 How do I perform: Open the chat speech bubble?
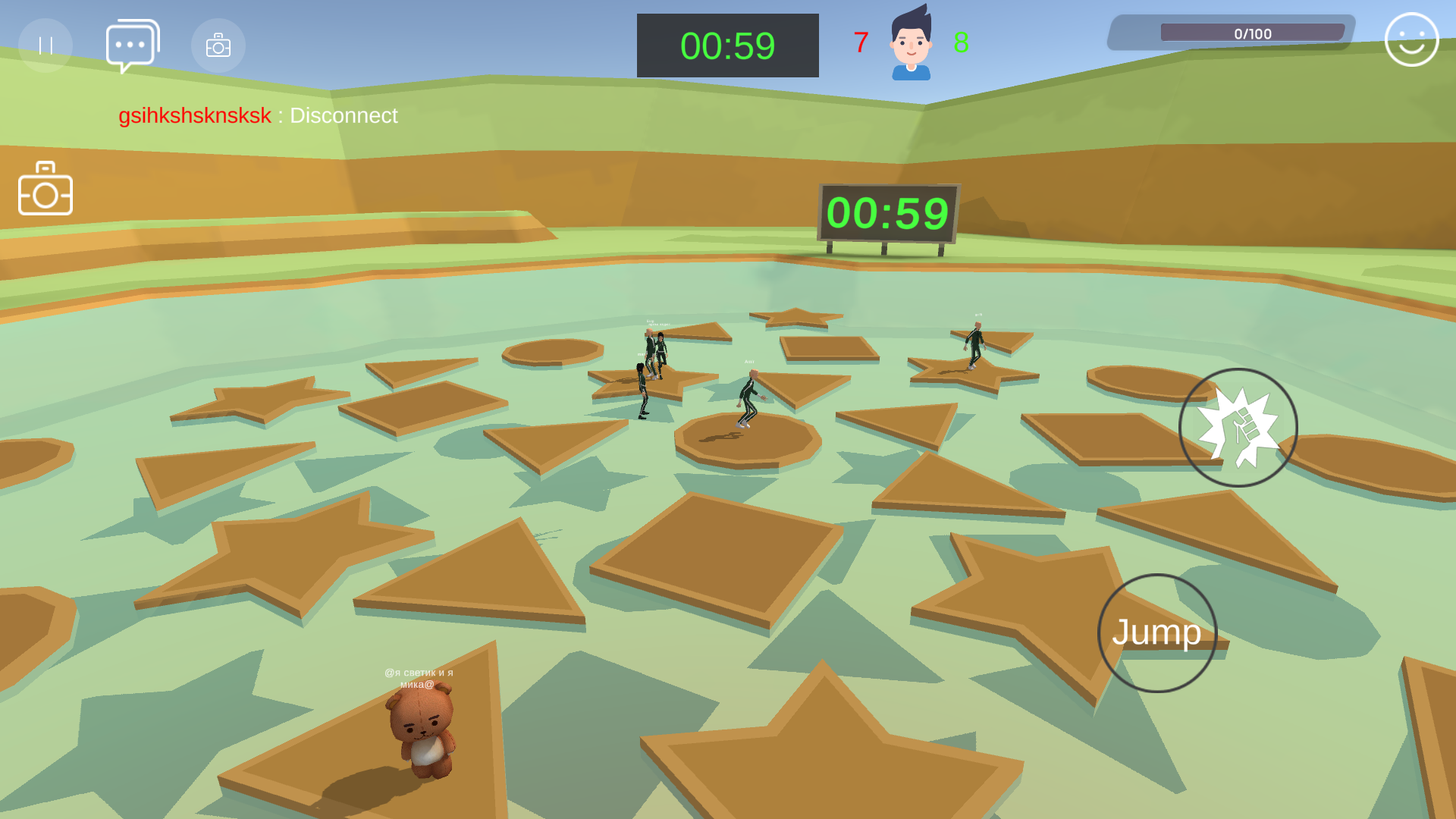(132, 45)
